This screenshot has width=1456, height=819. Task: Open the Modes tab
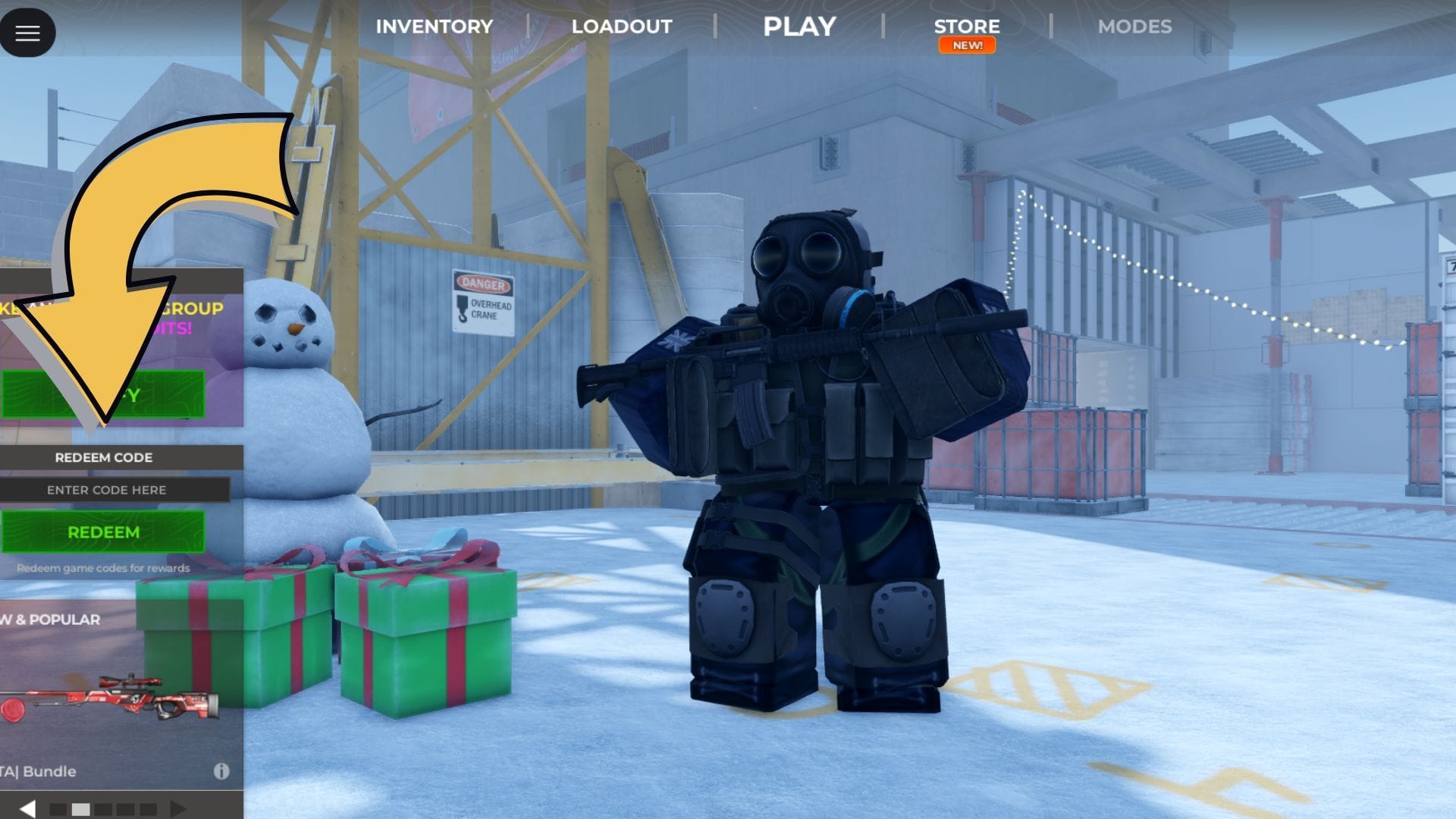[x=1135, y=26]
